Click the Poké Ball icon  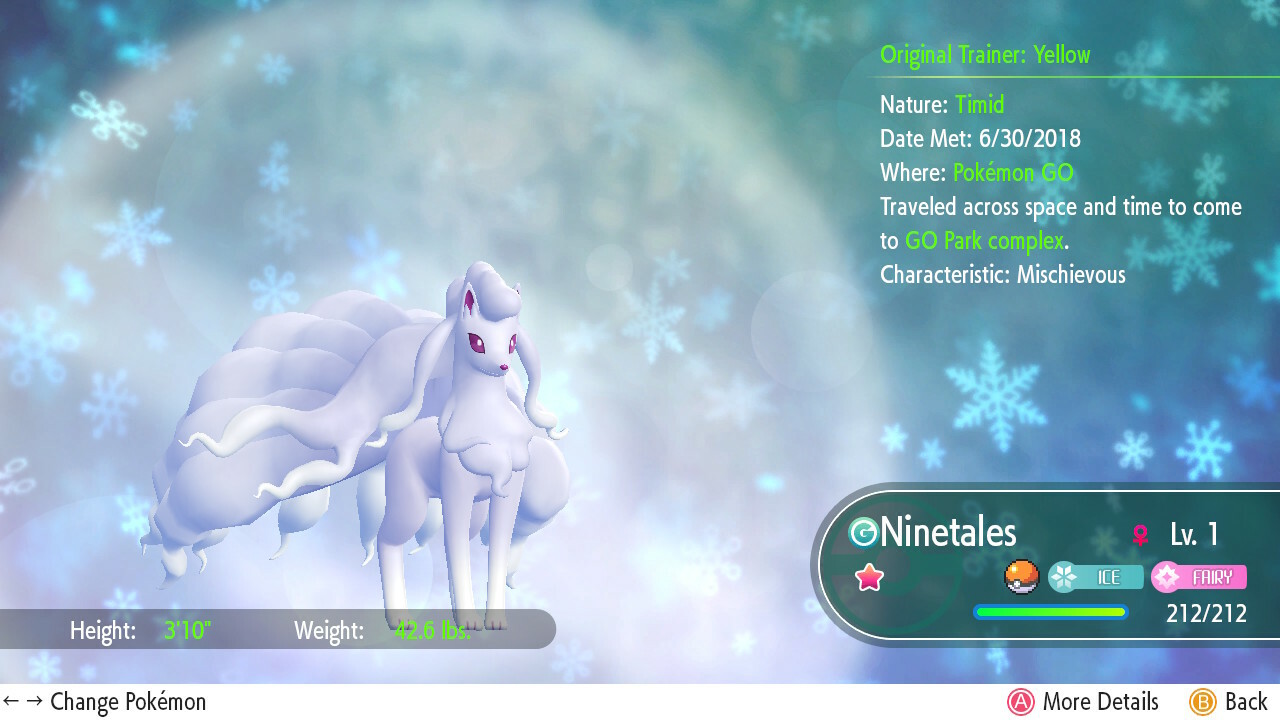click(x=1021, y=577)
